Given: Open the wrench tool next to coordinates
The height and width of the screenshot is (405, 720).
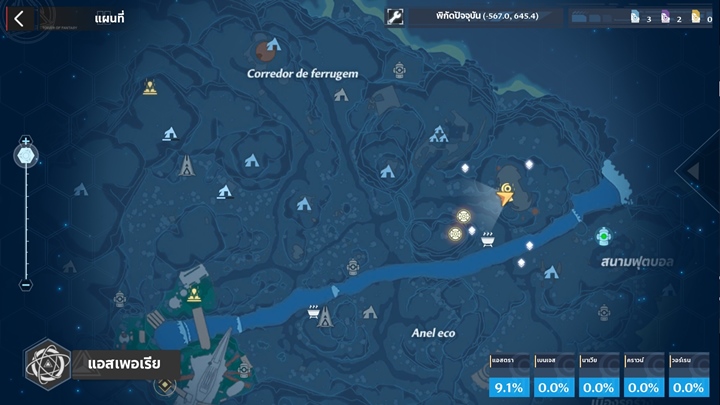Looking at the screenshot, I should (395, 17).
